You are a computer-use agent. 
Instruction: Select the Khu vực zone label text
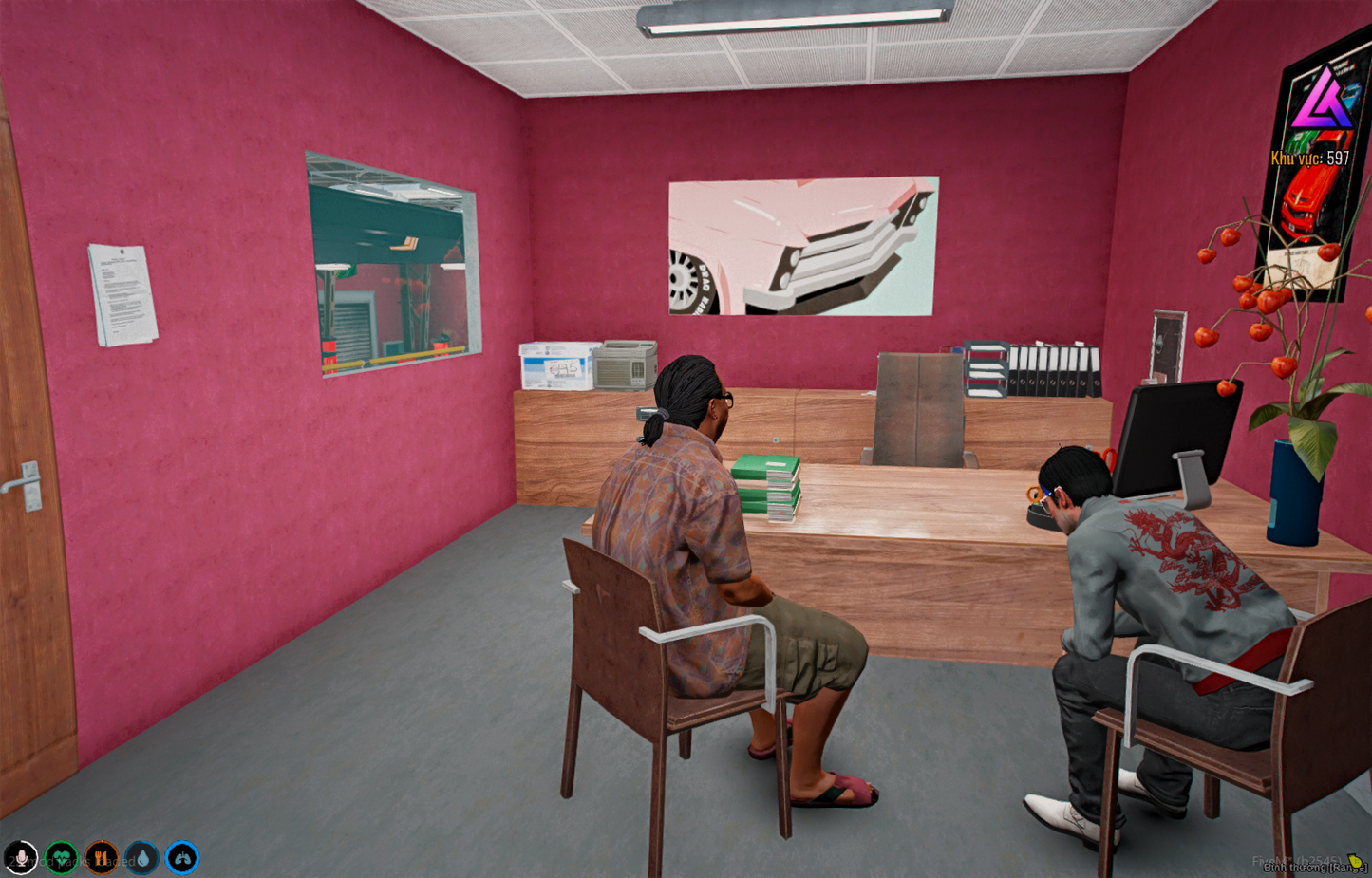point(1296,159)
